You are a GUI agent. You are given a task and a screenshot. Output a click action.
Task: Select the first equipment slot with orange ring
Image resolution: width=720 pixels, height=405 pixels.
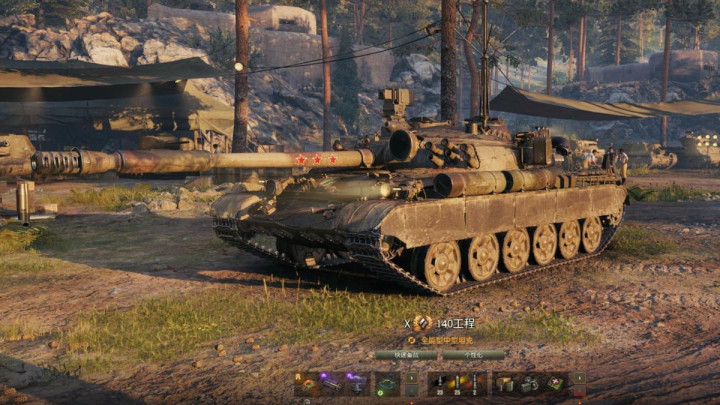tap(307, 383)
